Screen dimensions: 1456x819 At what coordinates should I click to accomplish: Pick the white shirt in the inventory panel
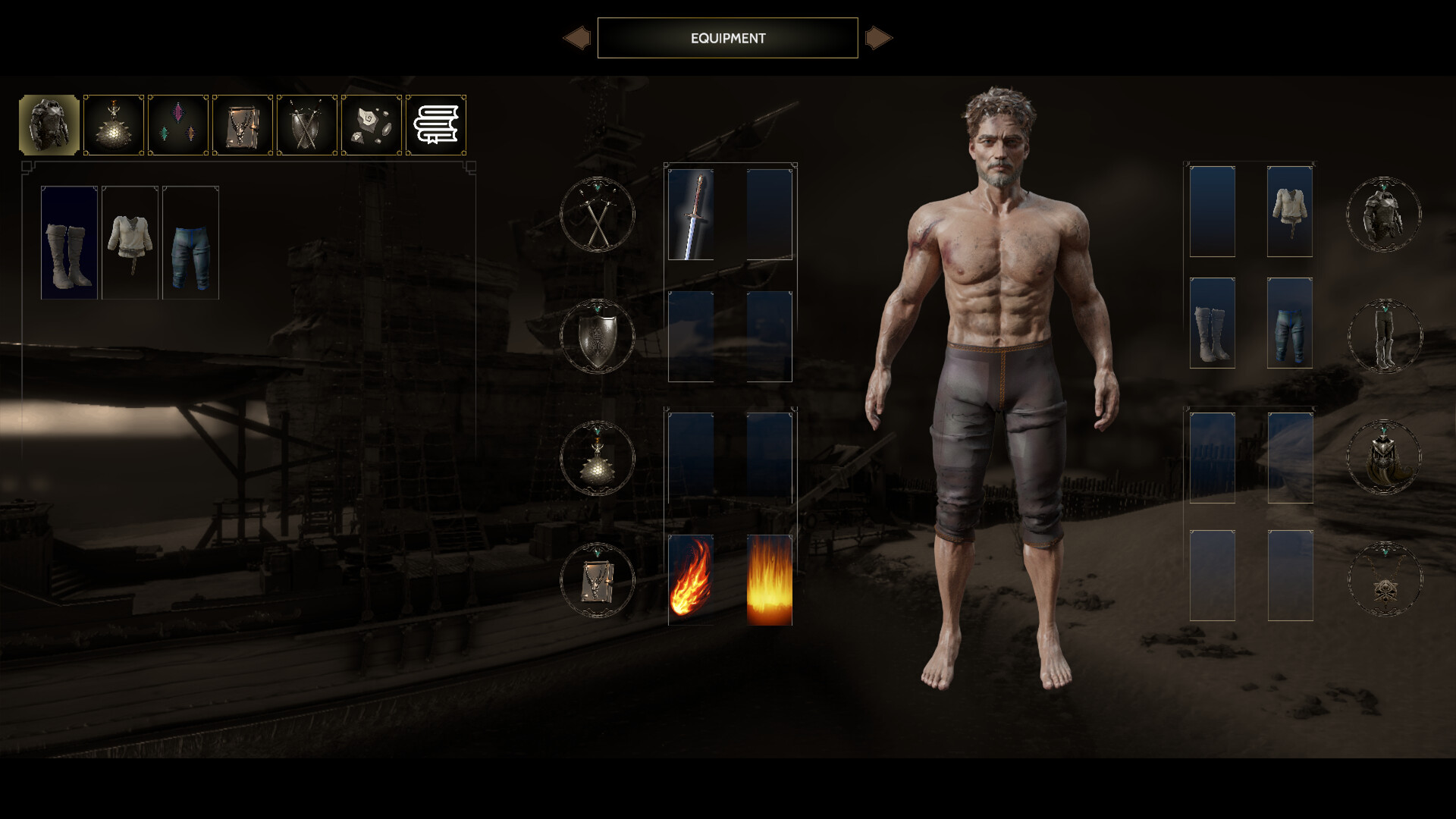(x=130, y=243)
